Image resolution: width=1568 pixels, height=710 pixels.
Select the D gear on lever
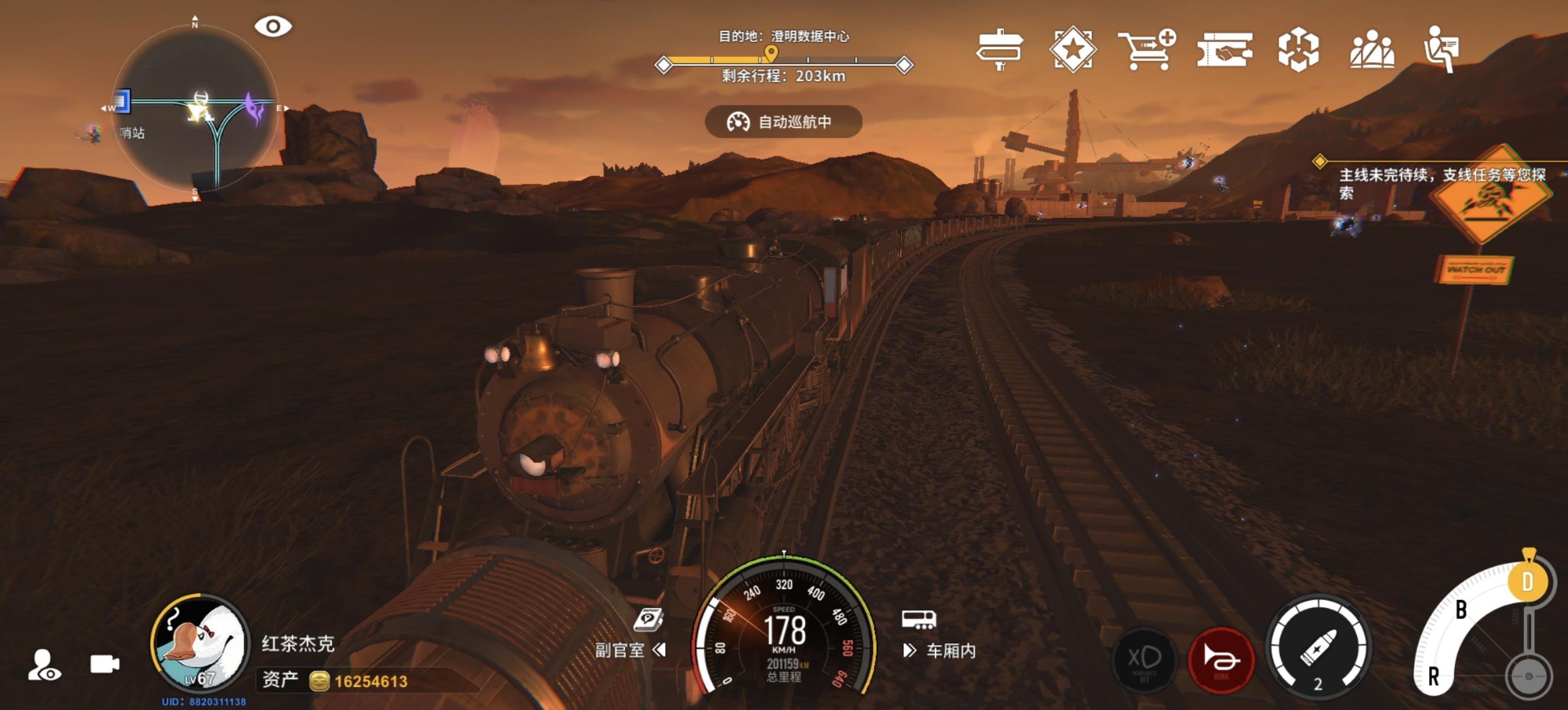(x=1527, y=582)
